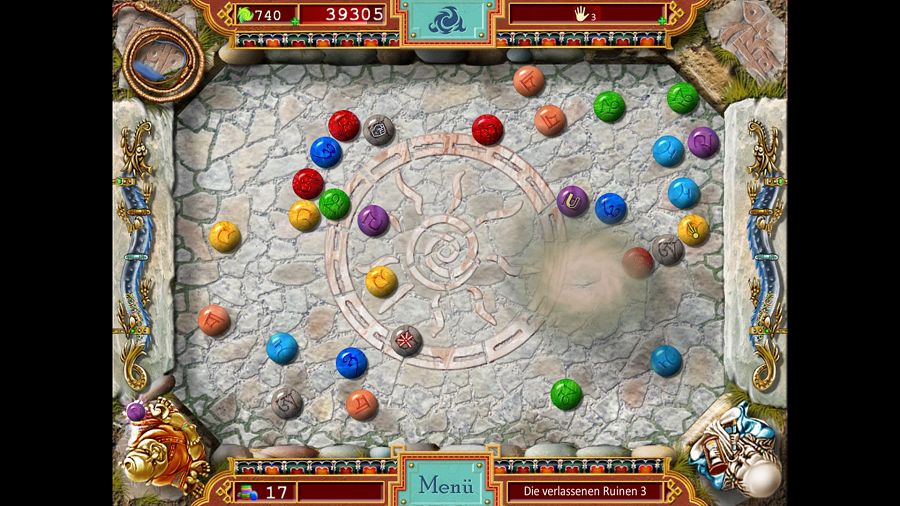900x506 pixels.
Task: Open the Menü button
Action: pyautogui.click(x=445, y=485)
